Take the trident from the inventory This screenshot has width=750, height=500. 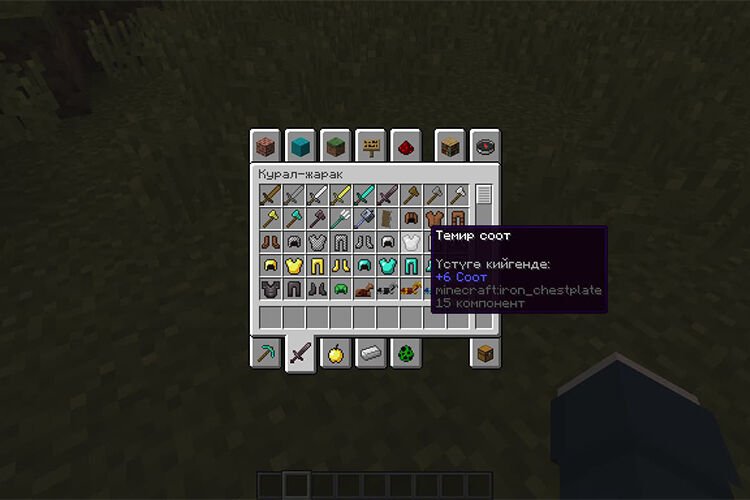pos(340,218)
